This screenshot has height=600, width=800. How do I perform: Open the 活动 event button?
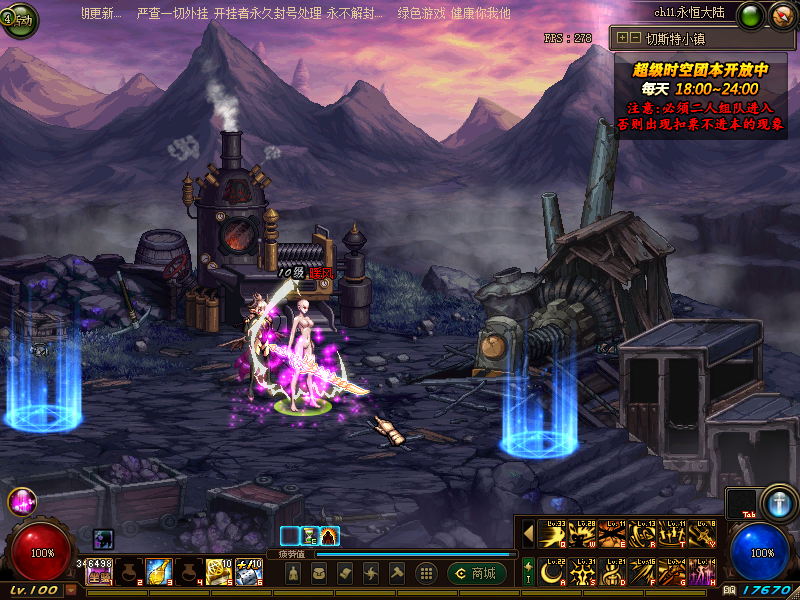pyautogui.click(x=18, y=21)
